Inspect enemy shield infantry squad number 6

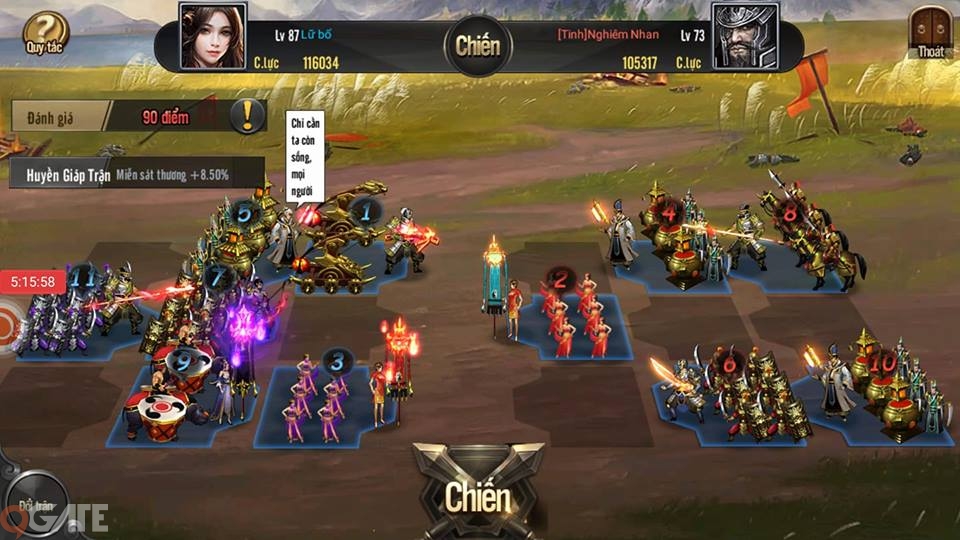tap(742, 395)
